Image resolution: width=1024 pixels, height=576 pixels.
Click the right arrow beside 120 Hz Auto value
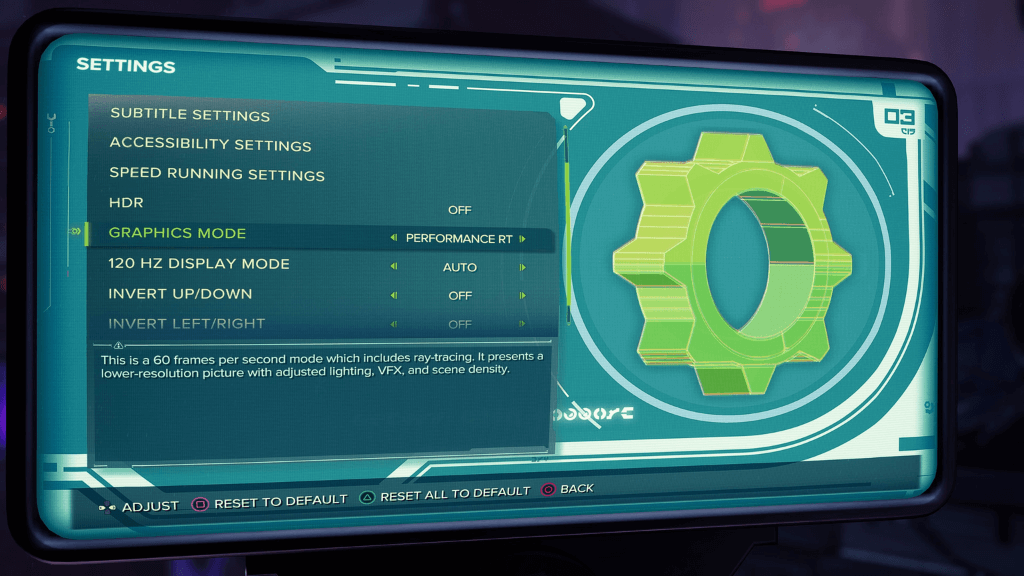522,267
